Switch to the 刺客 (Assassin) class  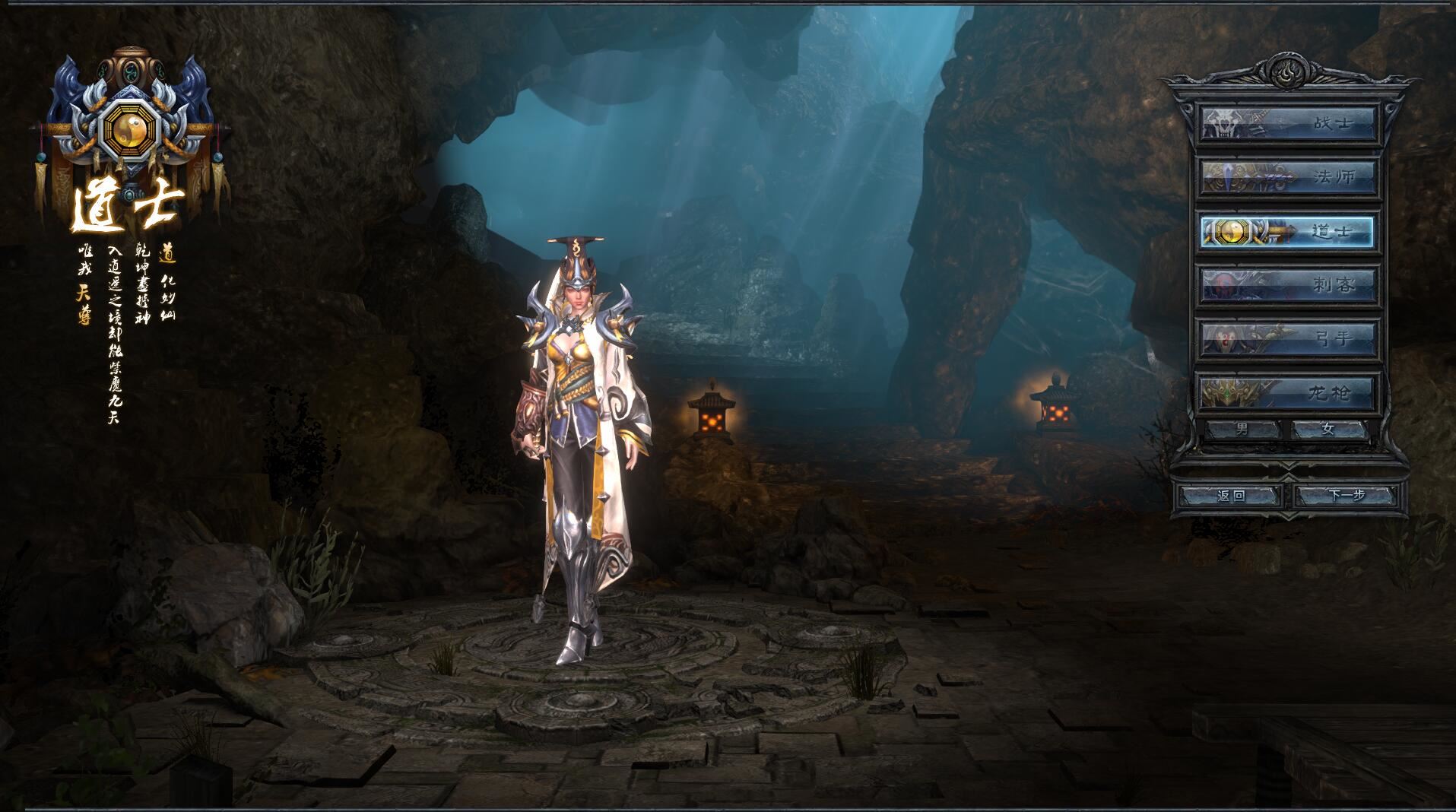[x=1289, y=285]
